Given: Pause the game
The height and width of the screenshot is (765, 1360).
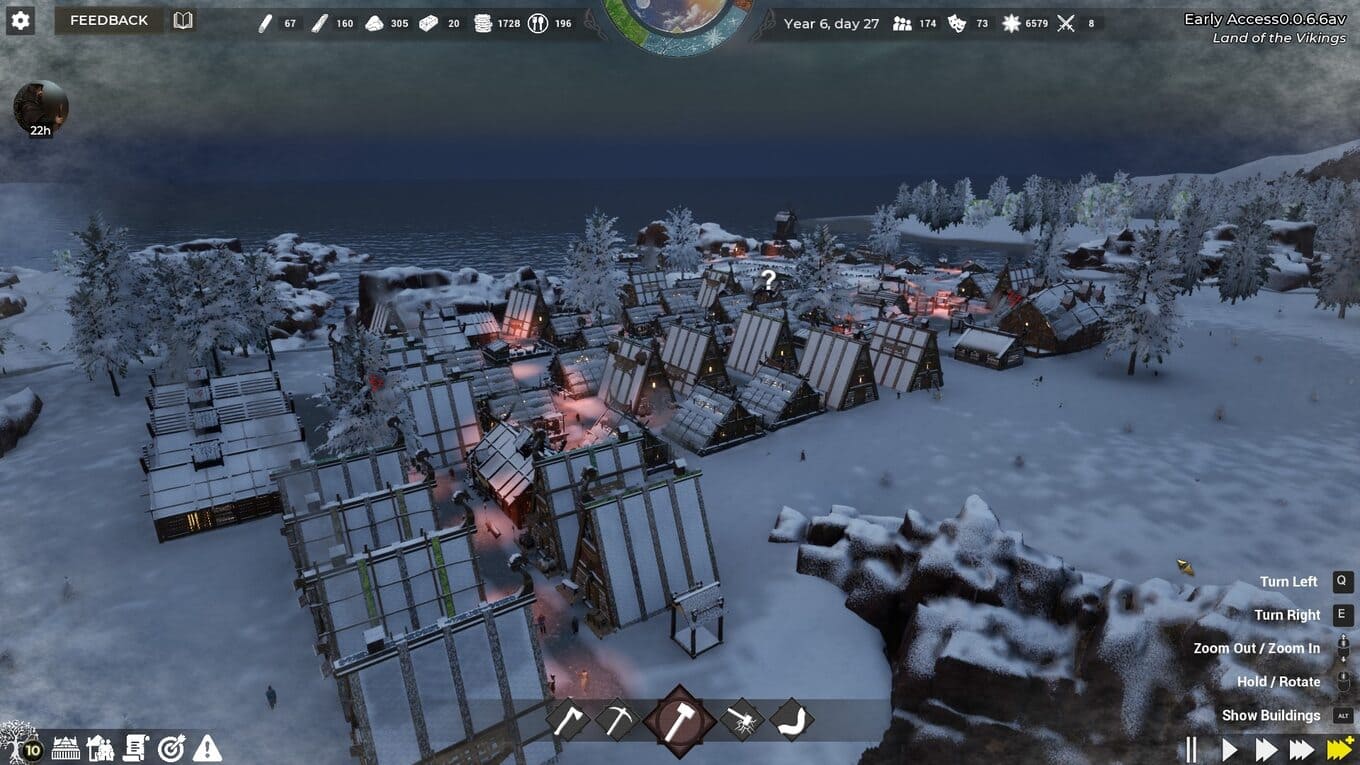Looking at the screenshot, I should (x=1191, y=749).
